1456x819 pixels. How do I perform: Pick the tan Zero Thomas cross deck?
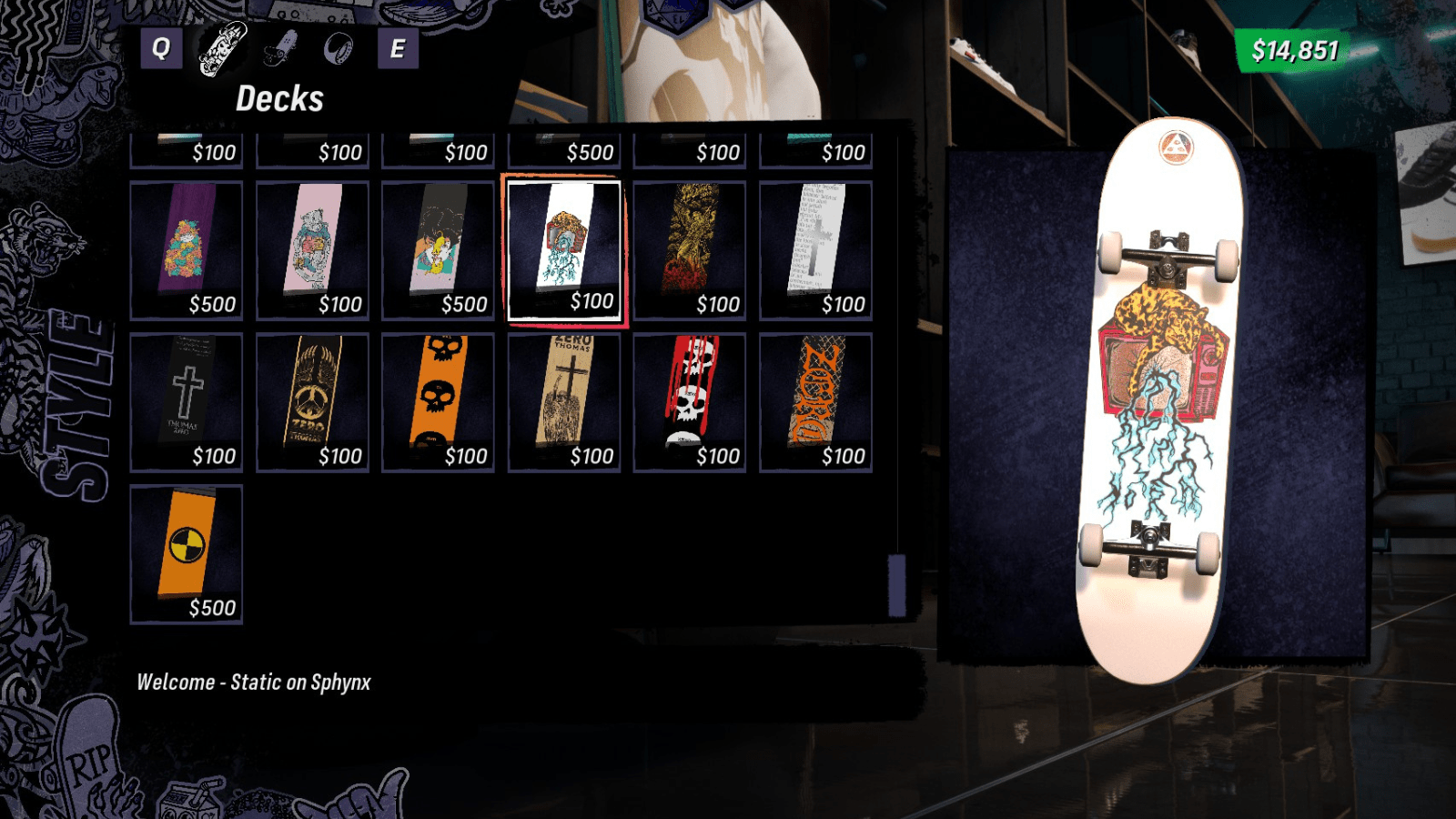tap(564, 402)
